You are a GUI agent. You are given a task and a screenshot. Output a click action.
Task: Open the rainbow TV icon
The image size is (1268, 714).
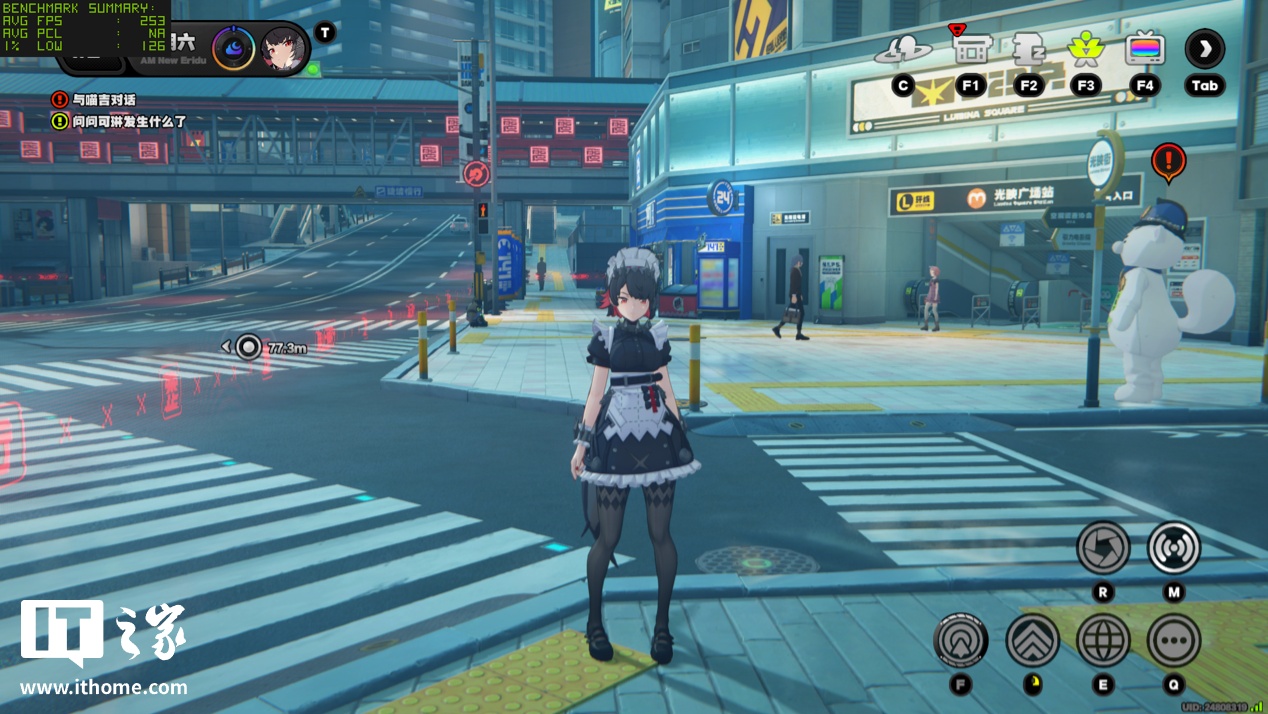(1145, 48)
